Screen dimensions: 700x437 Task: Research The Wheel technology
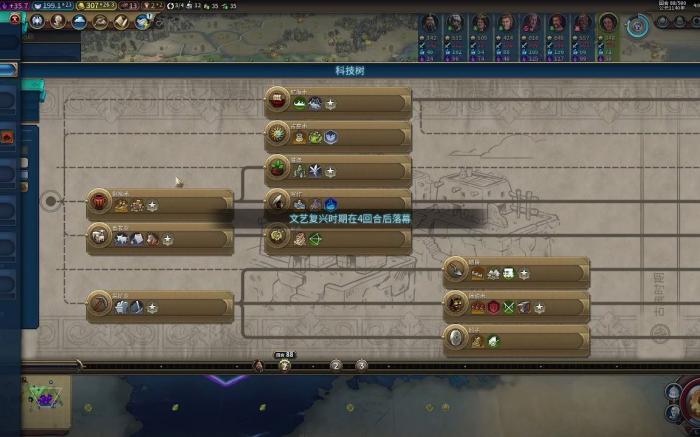click(516, 340)
